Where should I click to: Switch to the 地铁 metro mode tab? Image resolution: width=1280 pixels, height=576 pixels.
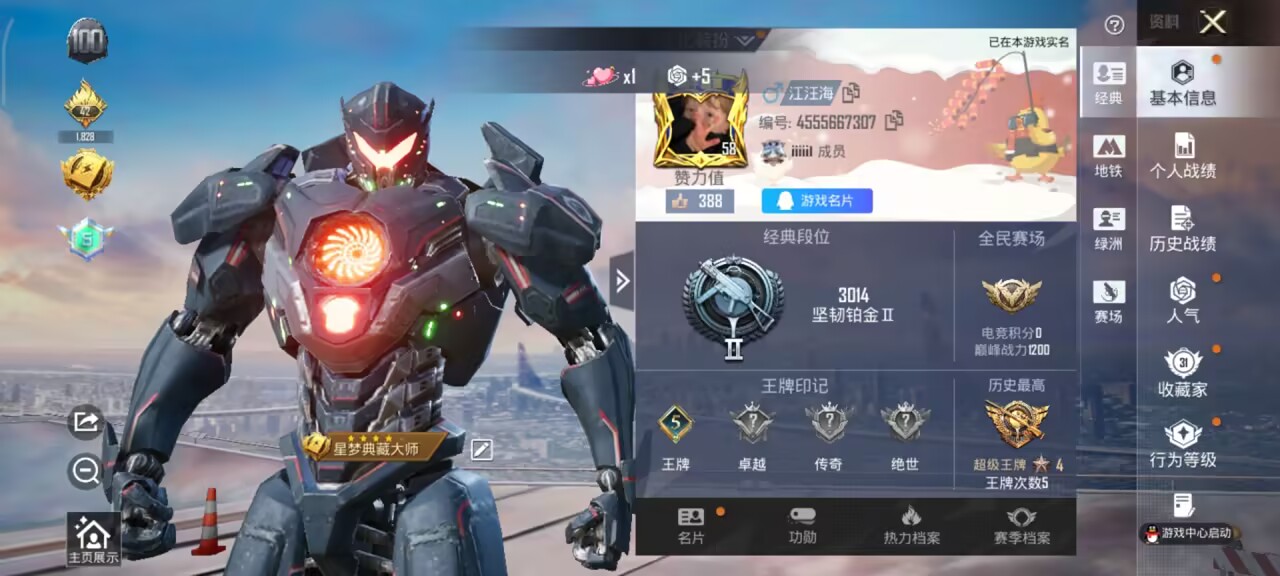(x=1108, y=156)
